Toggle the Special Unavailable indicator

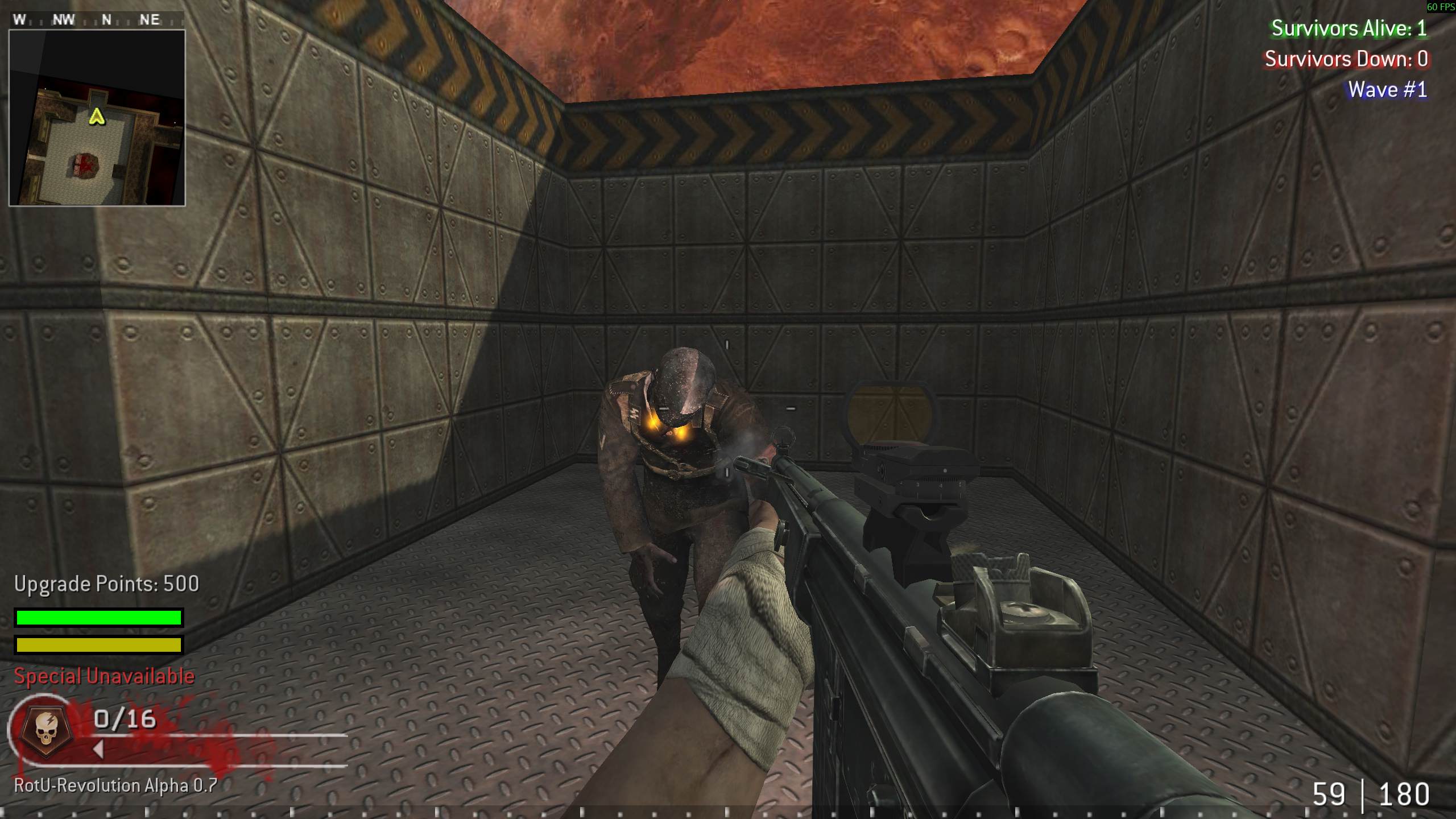click(x=105, y=676)
